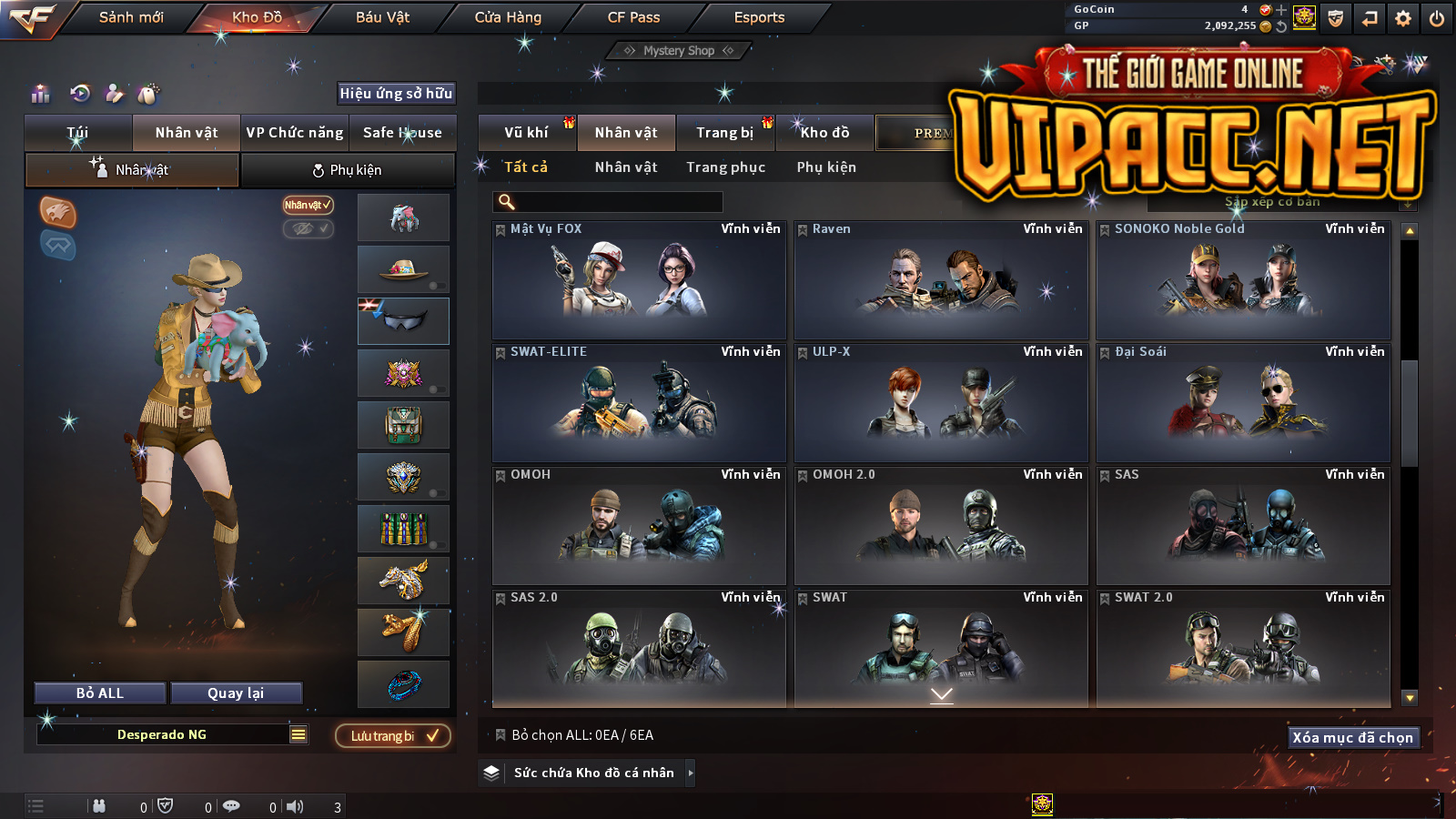Select the Mật Vụ FOX character card

pyautogui.click(x=639, y=280)
